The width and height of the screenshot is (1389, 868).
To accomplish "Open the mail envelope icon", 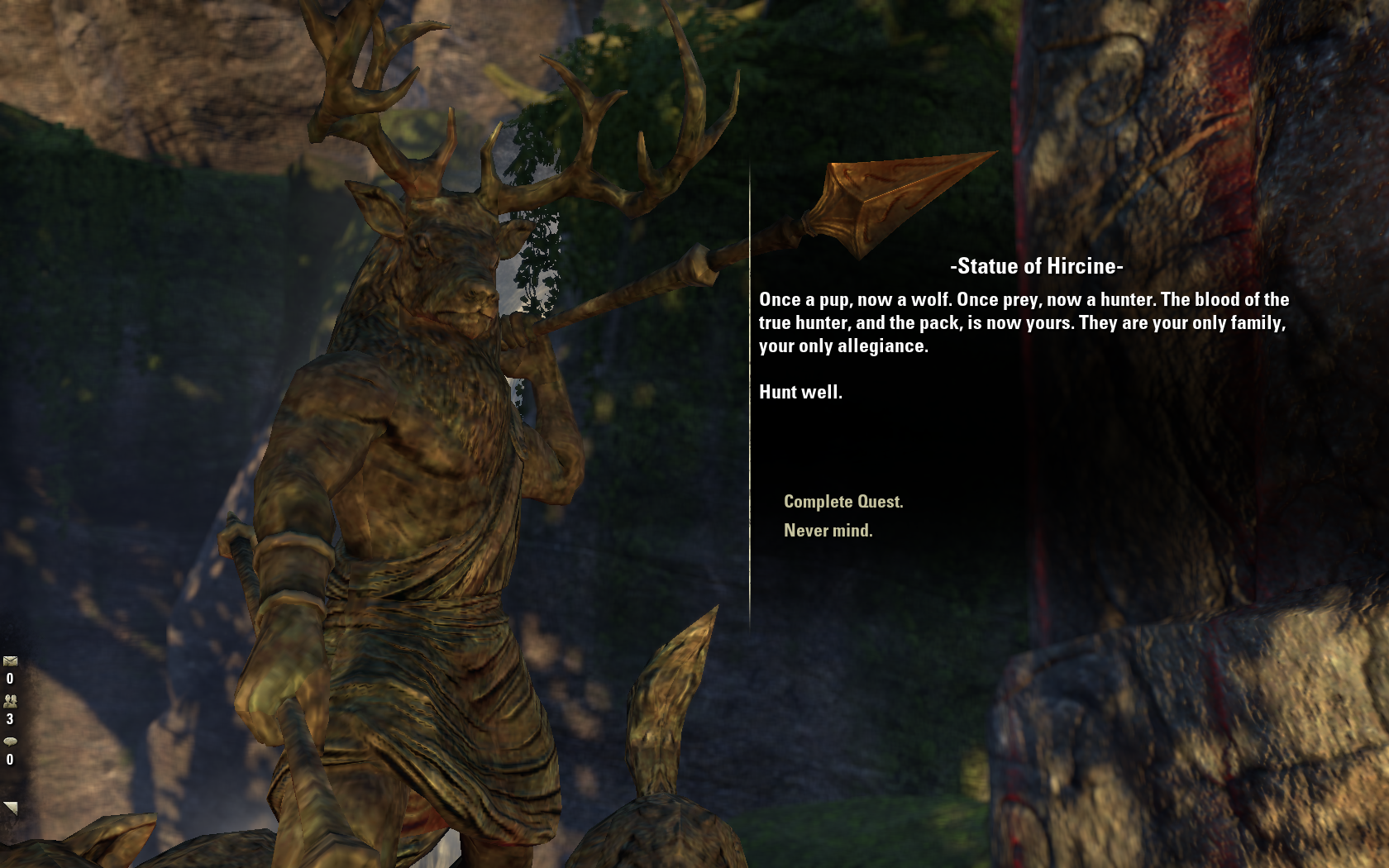I will tap(10, 661).
